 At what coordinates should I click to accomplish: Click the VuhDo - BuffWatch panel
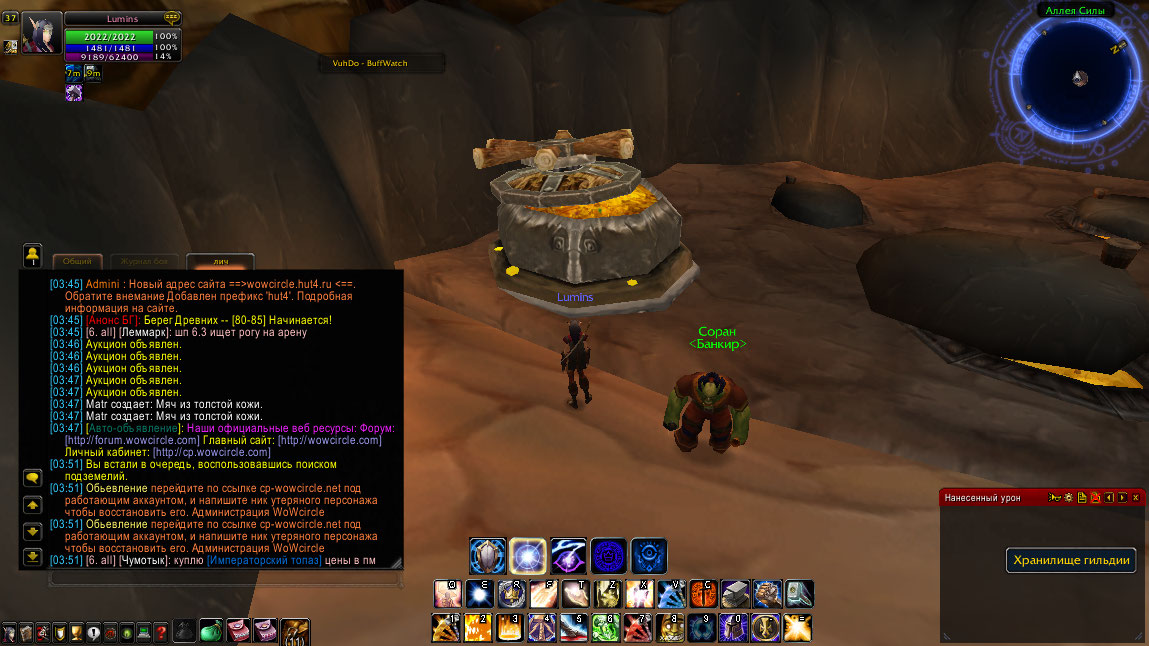(370, 63)
